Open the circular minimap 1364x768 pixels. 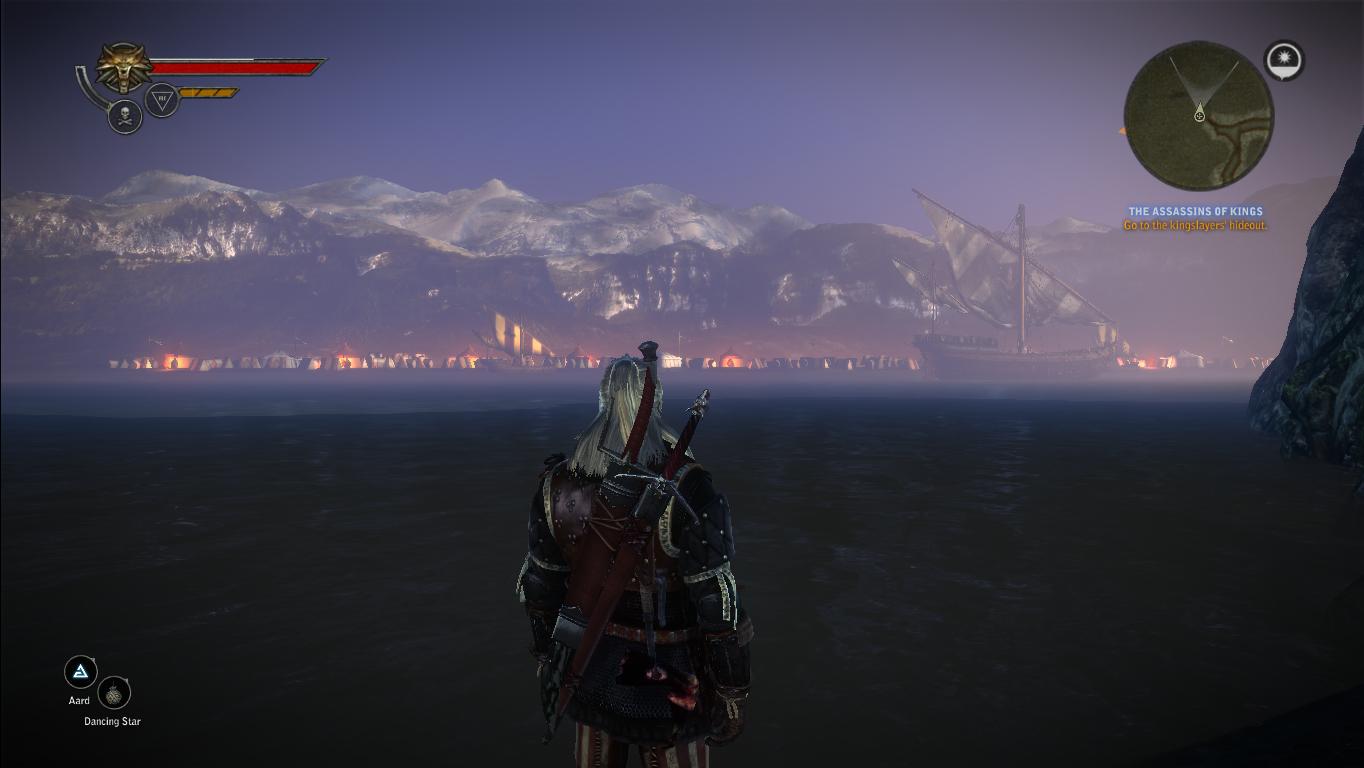[x=1198, y=116]
